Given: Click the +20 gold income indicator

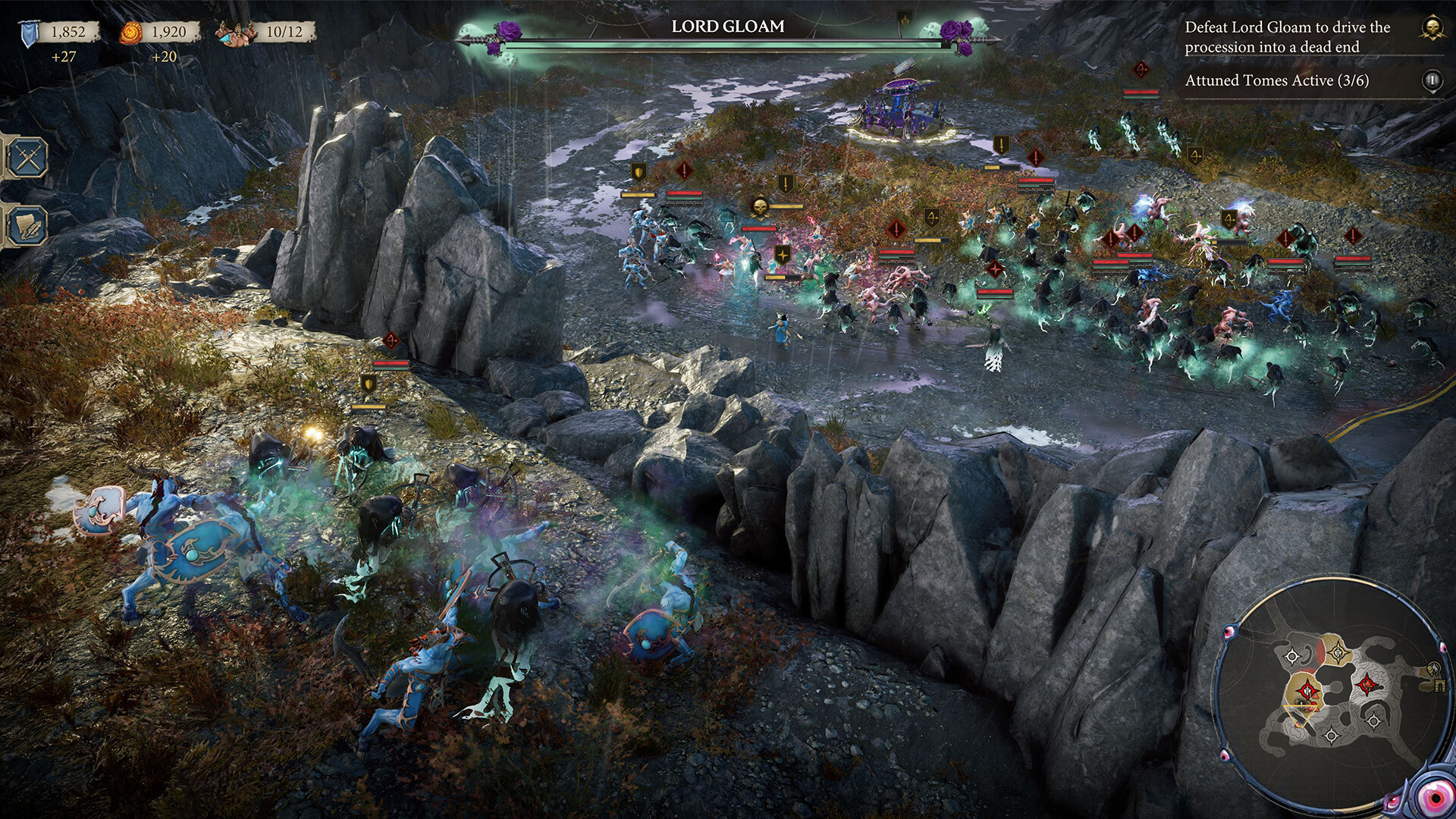Looking at the screenshot, I should (165, 55).
